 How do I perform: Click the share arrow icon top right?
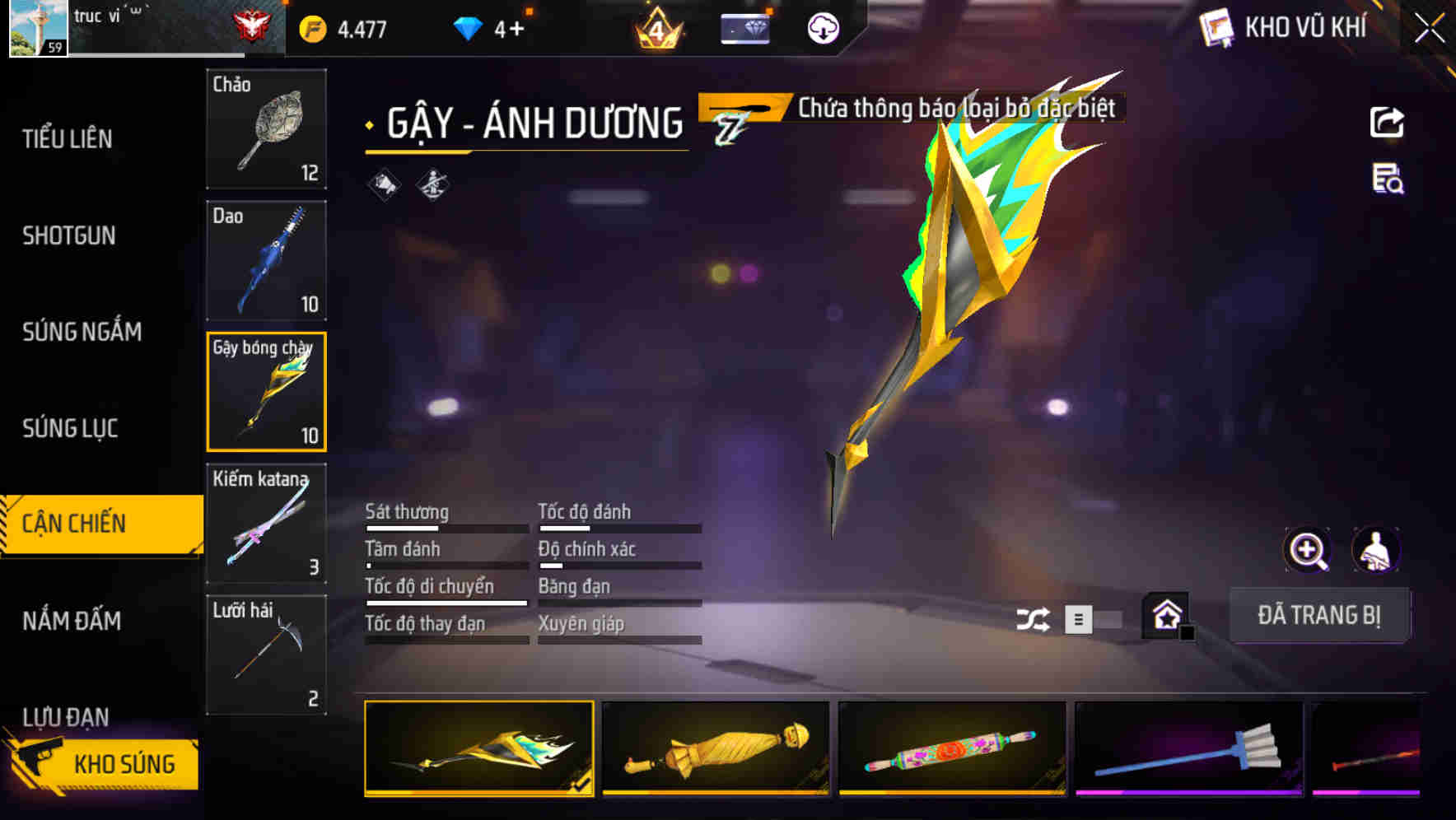[1388, 122]
